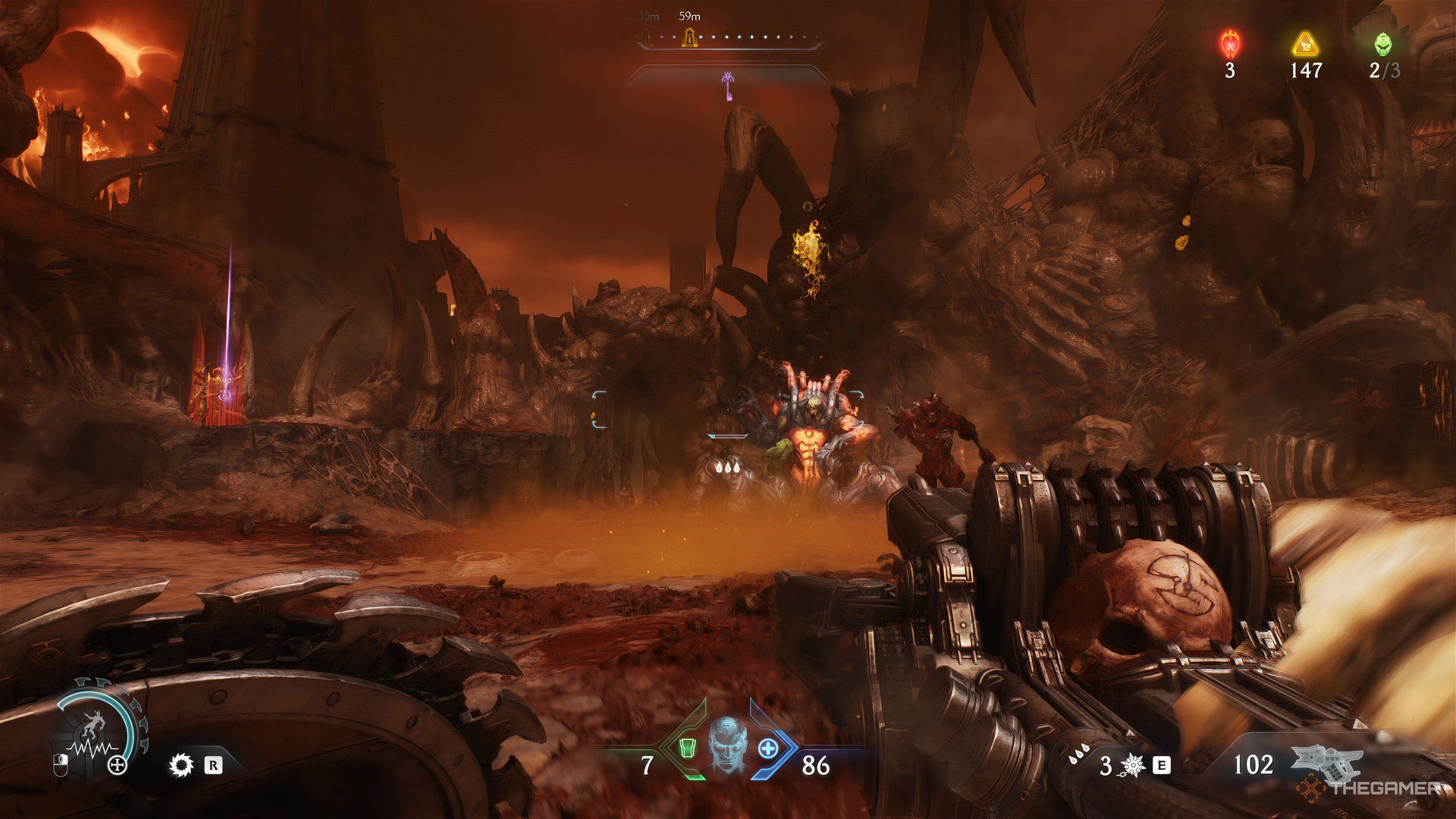The height and width of the screenshot is (819, 1456).
Task: Select the Slayer face portrait
Action: [728, 745]
